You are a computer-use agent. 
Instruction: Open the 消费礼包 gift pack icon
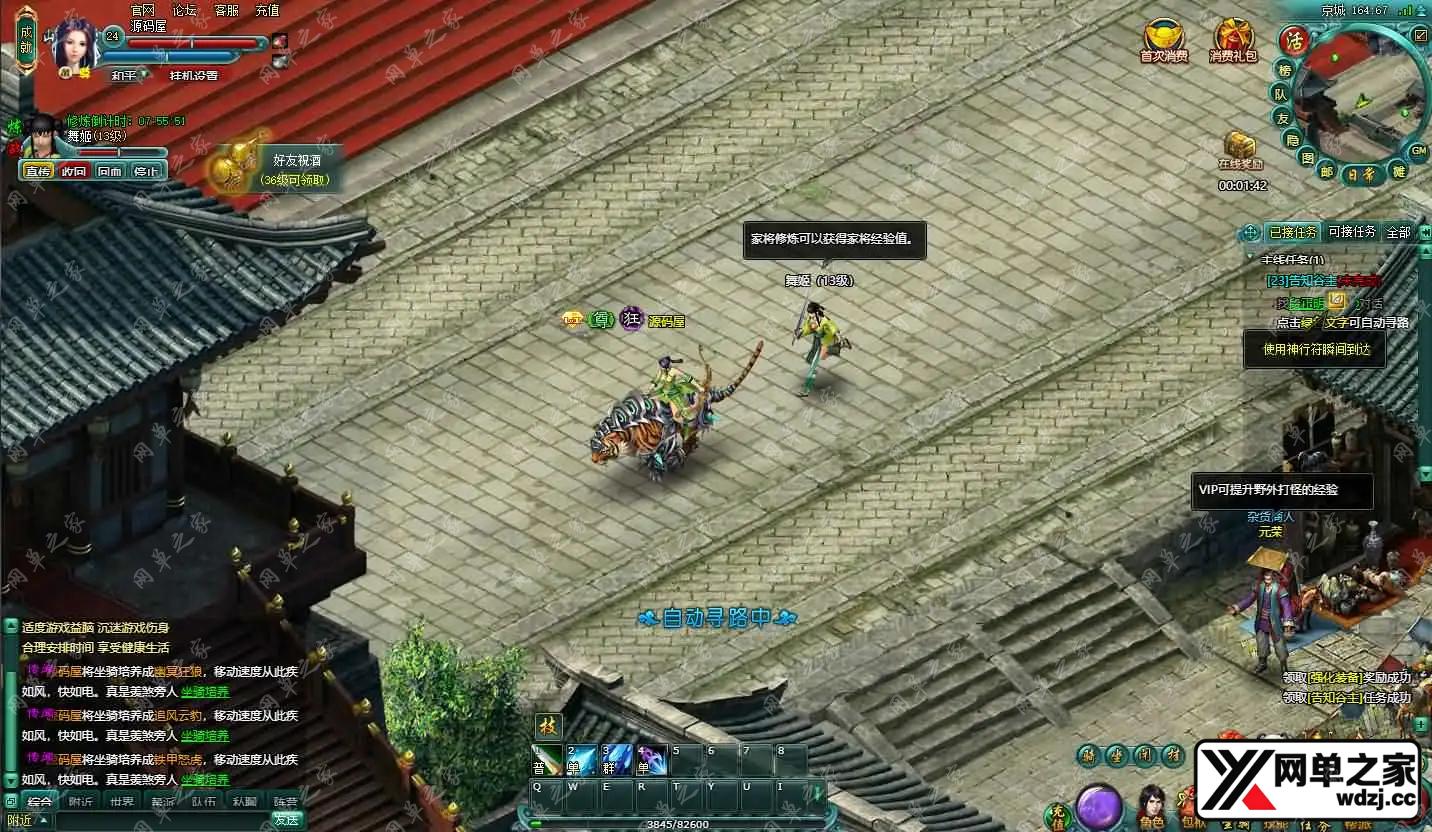1233,38
